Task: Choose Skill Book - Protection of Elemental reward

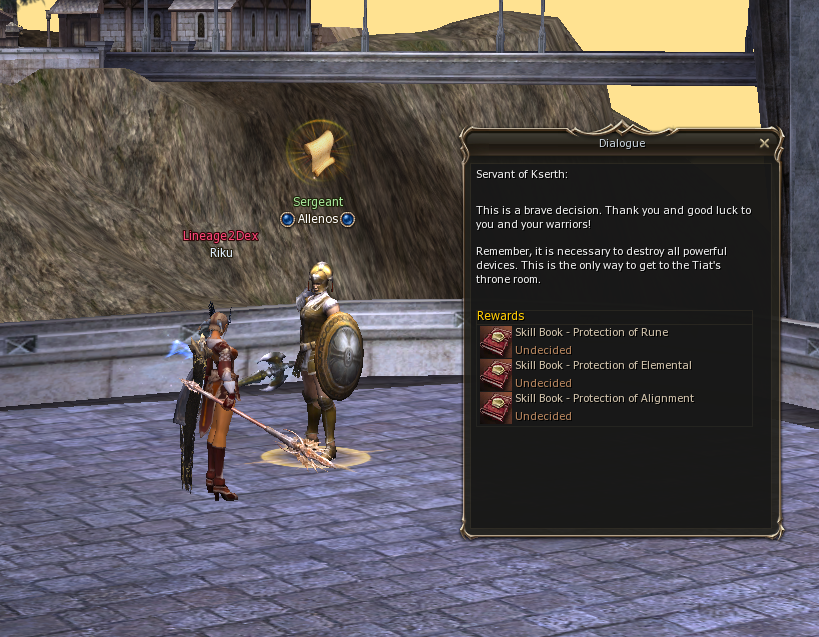Action: tap(495, 374)
